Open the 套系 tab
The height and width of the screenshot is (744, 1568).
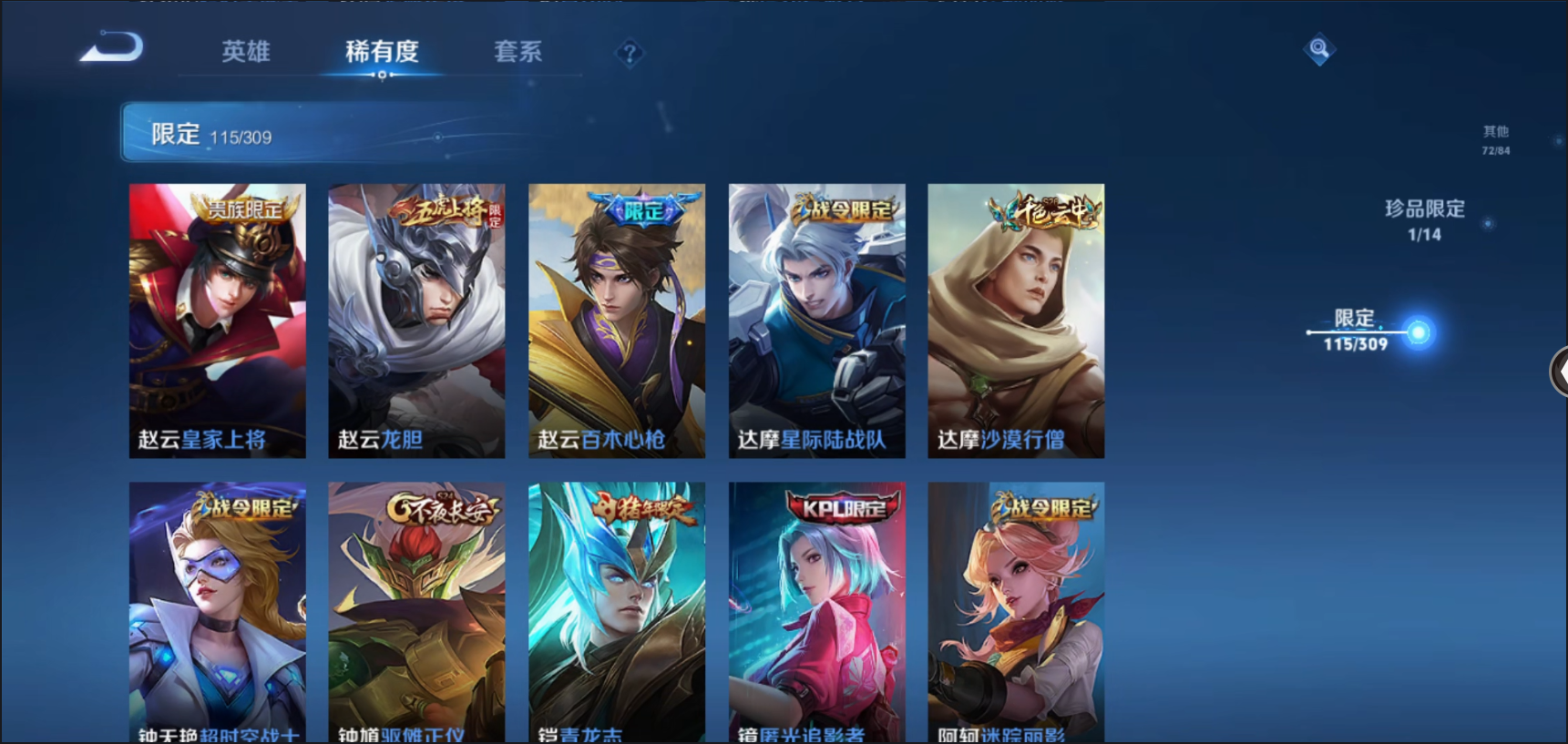(518, 52)
